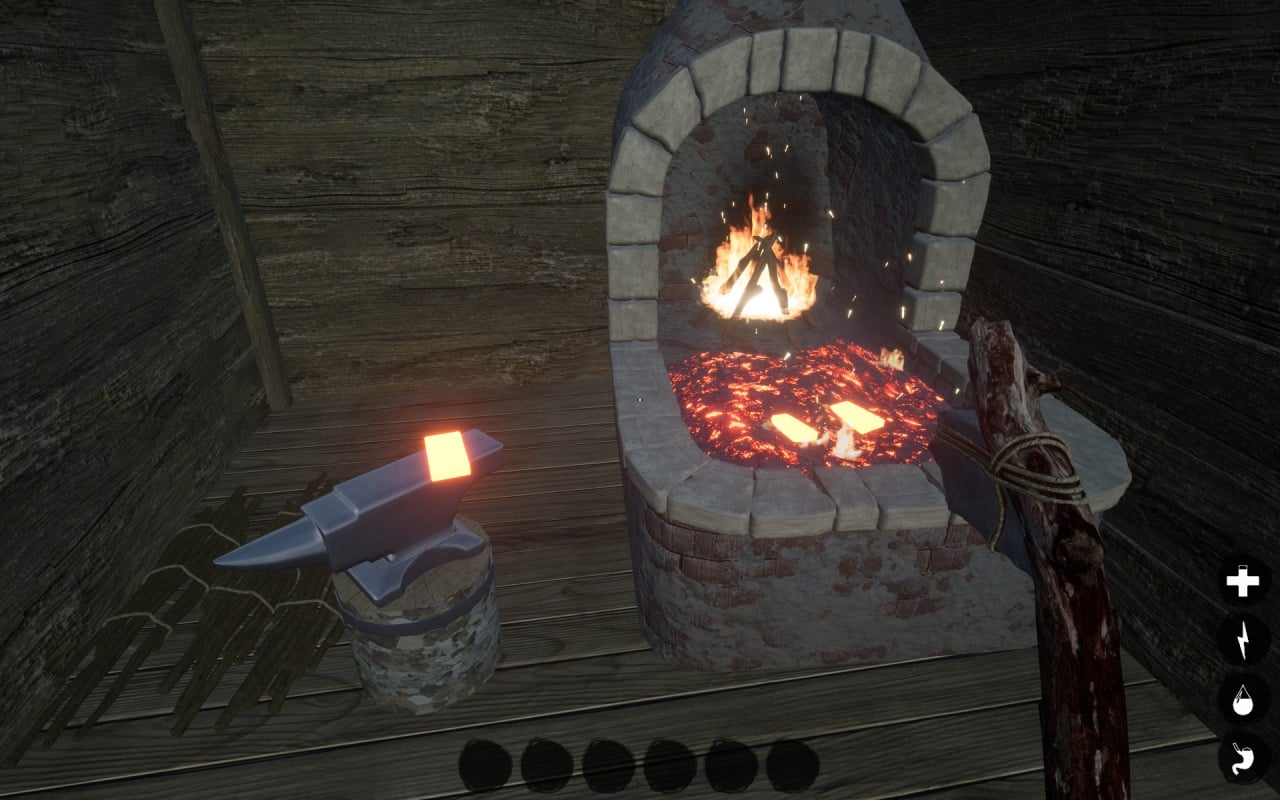1280x800 pixels.
Task: Select the lightning bolt stamina icon
Action: coord(1243,640)
